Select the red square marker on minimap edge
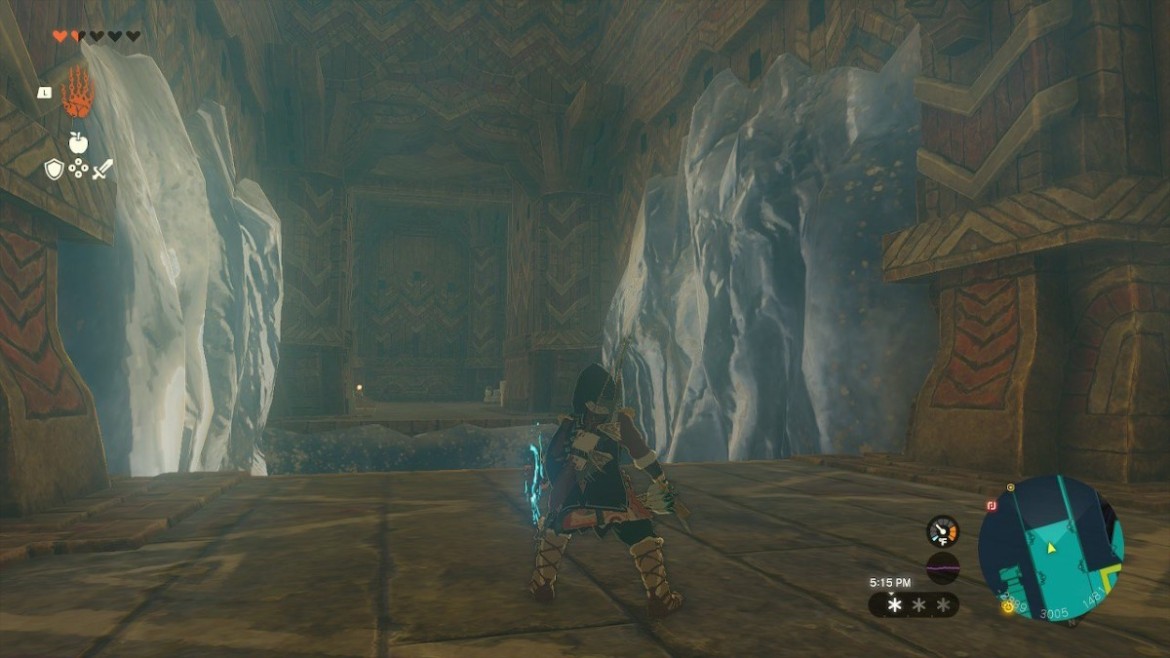 [989, 506]
